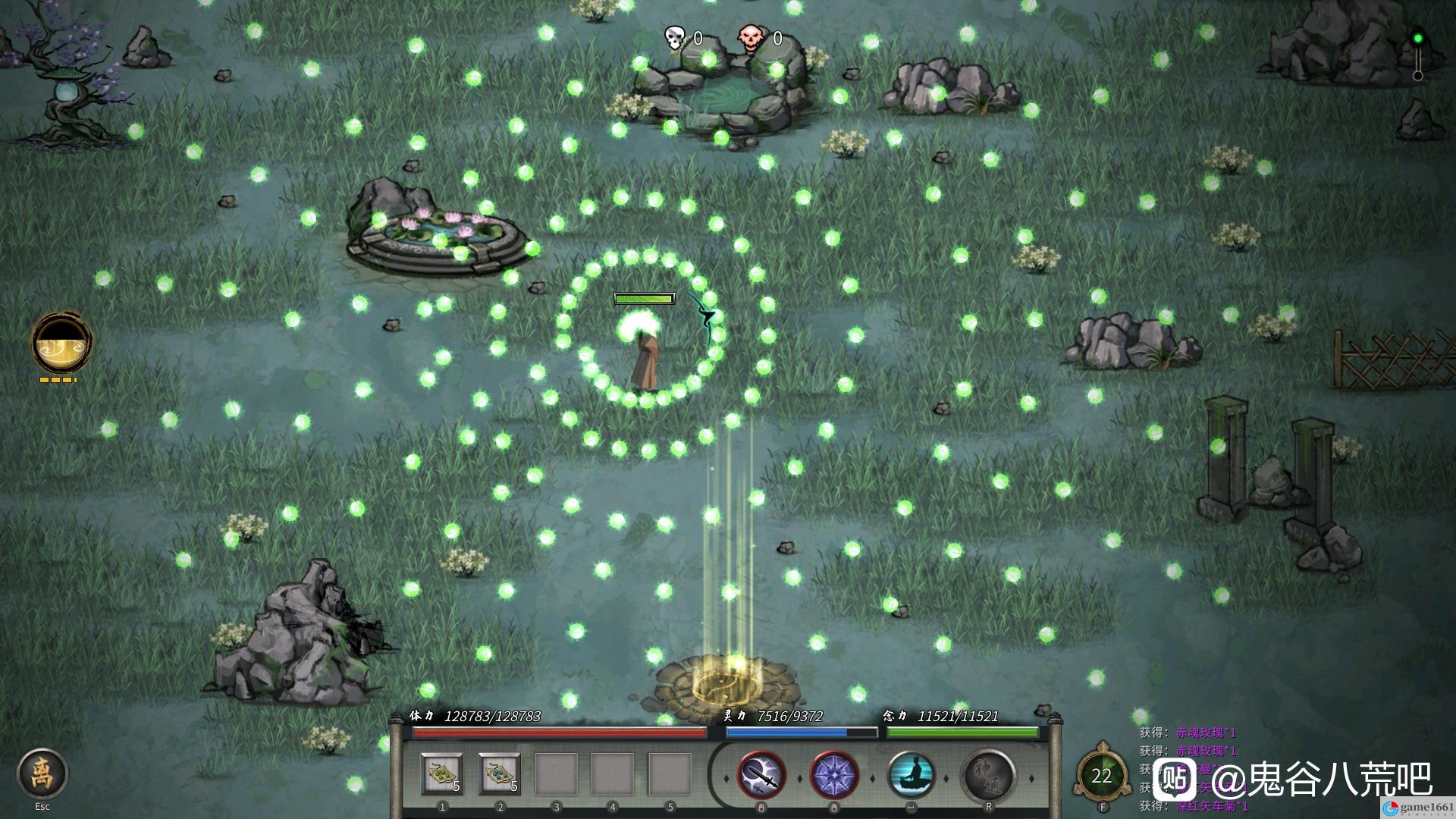Trigger the meditating figure movement skill

coord(911,775)
